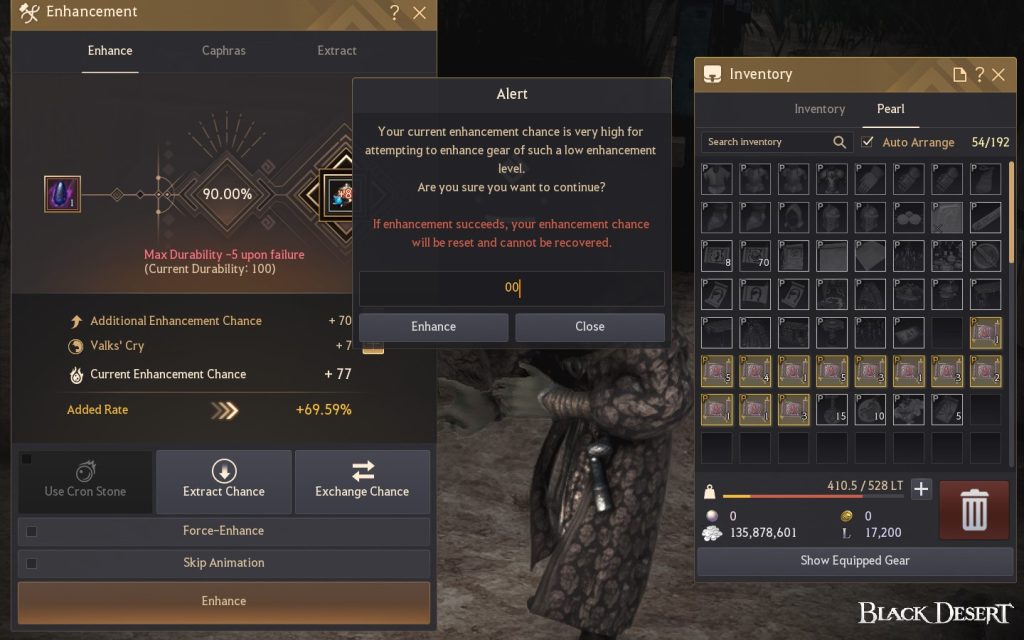The image size is (1024, 640).
Task: Expand weight limit with the plus button
Action: coord(921,489)
